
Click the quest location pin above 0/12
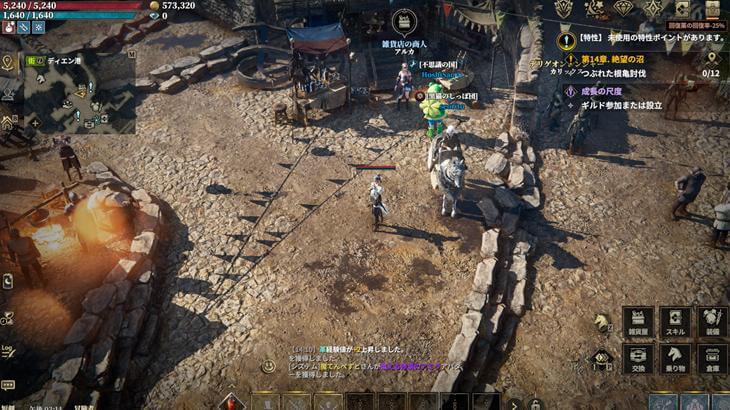712,58
